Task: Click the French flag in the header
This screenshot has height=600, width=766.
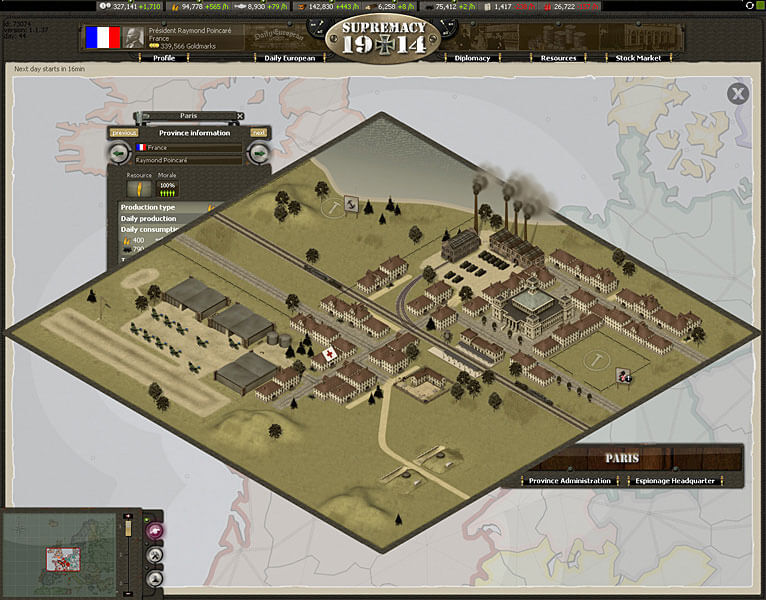Action: (101, 38)
